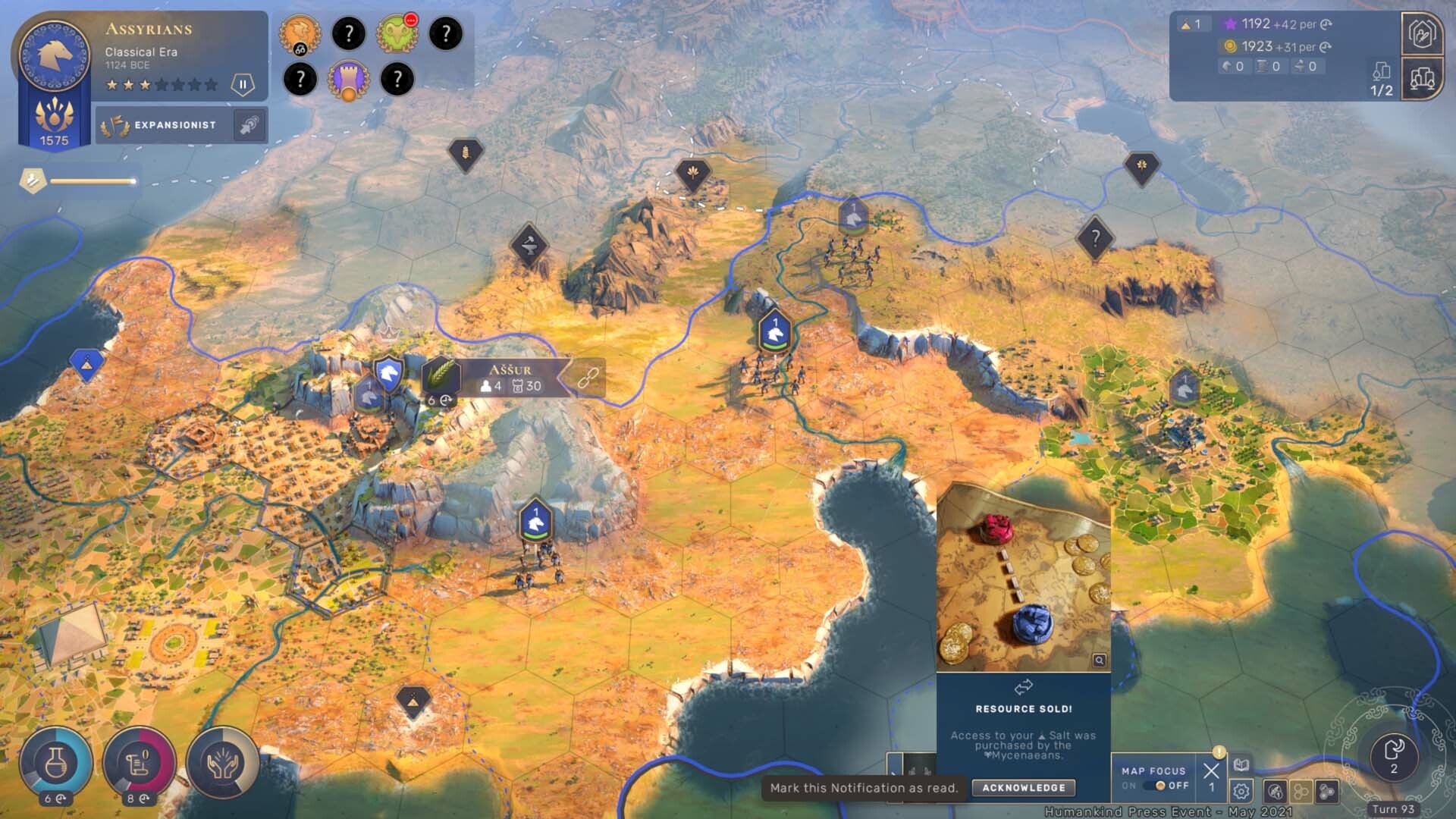Open the in-game encyclopedia book icon
The height and width of the screenshot is (819, 1456).
pyautogui.click(x=1241, y=764)
